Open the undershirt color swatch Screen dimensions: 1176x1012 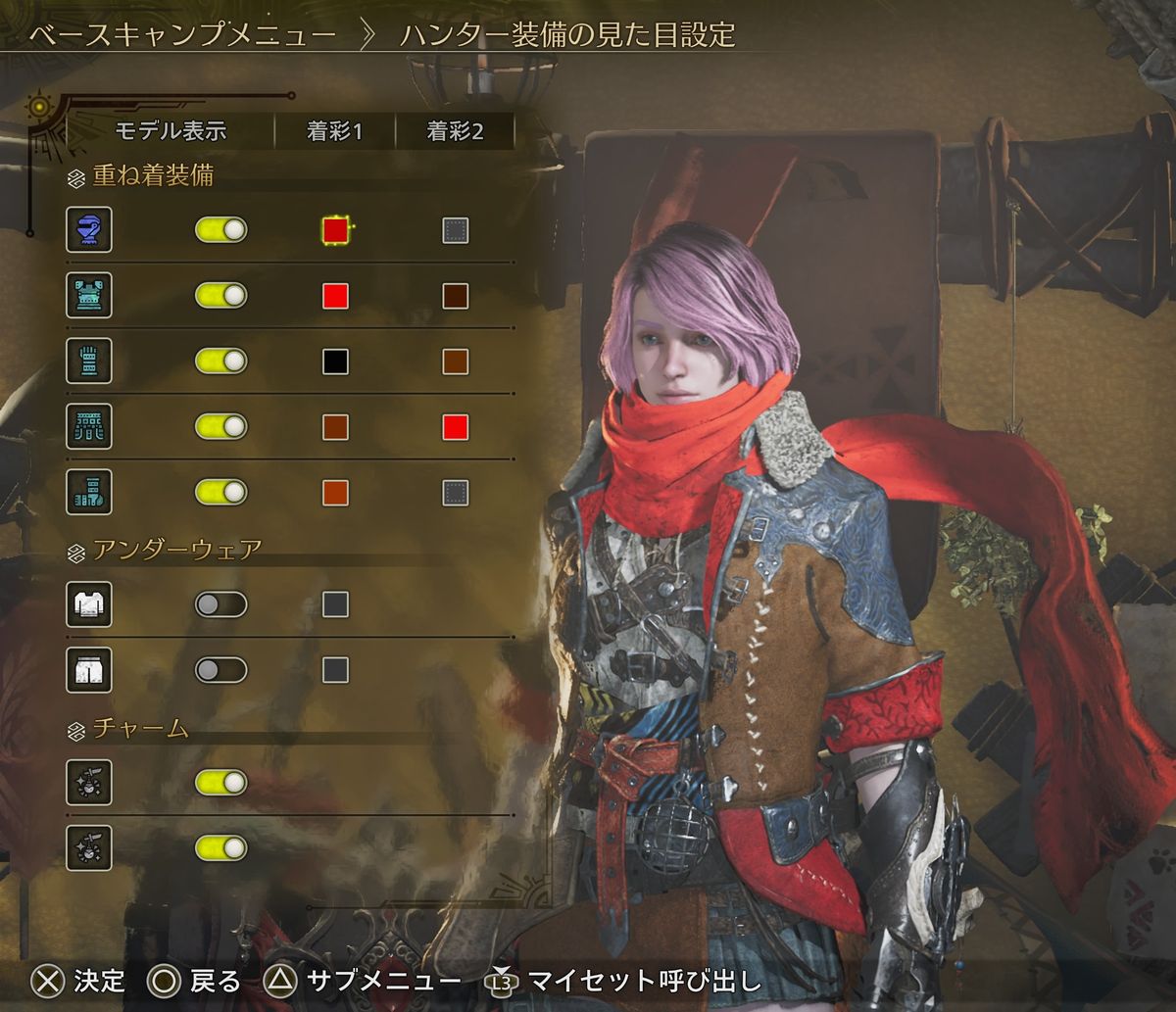335,604
